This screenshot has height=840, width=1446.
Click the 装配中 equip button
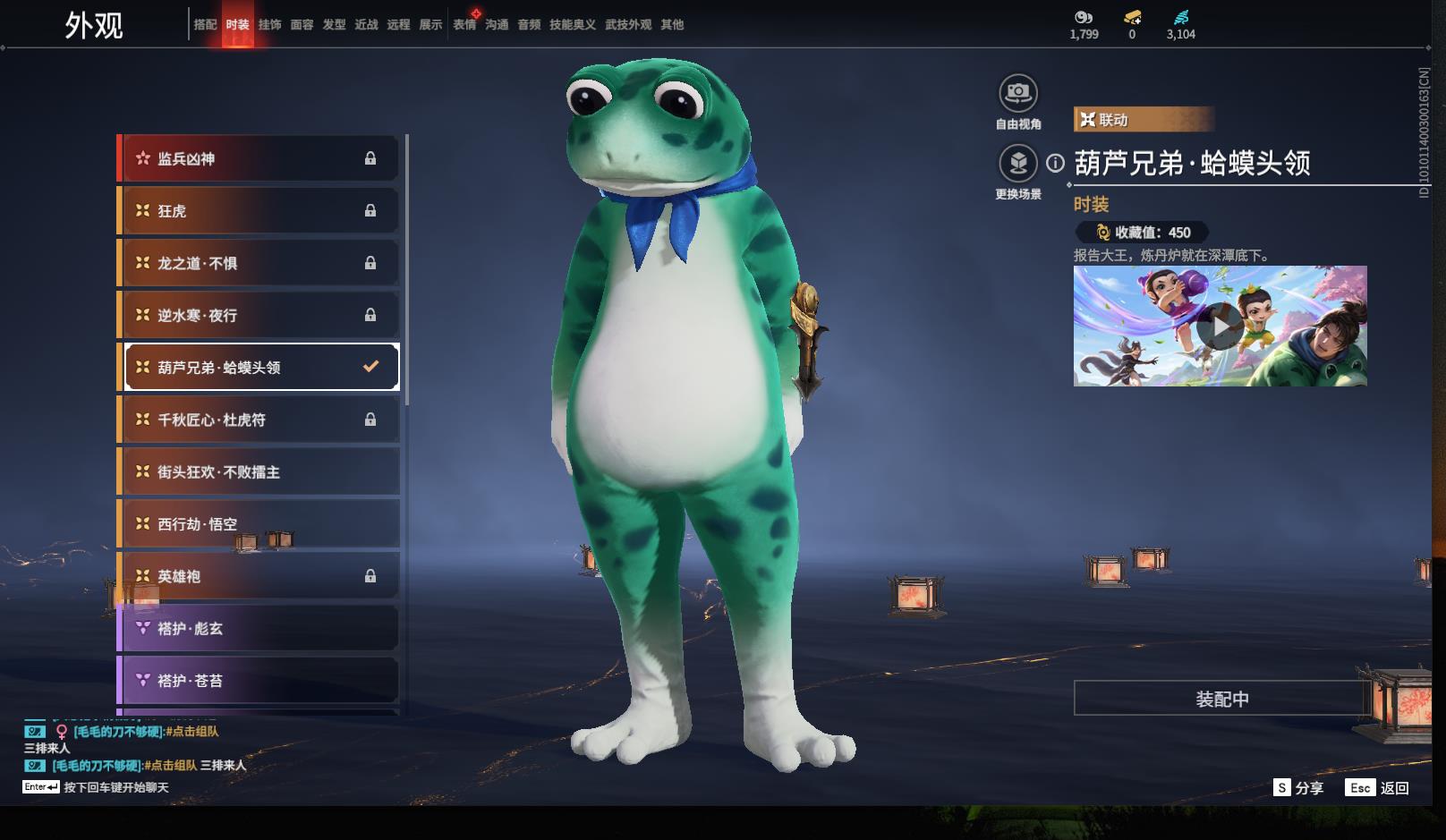pyautogui.click(x=1221, y=699)
